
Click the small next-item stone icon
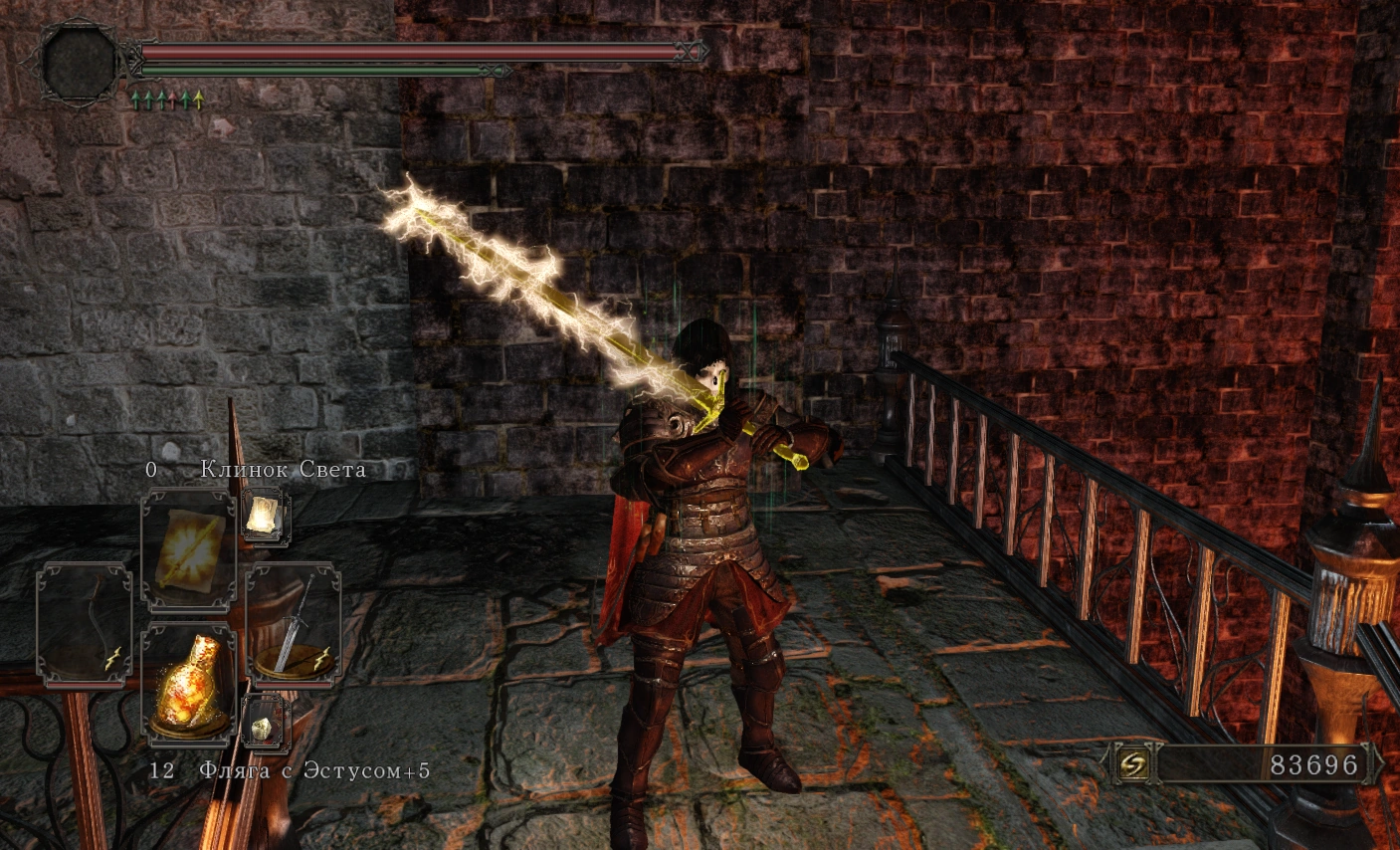[x=264, y=722]
